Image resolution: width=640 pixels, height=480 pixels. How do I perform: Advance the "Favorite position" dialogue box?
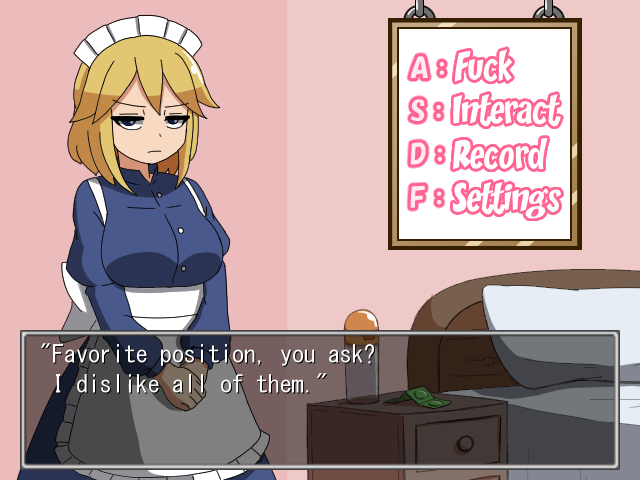[x=320, y=398]
